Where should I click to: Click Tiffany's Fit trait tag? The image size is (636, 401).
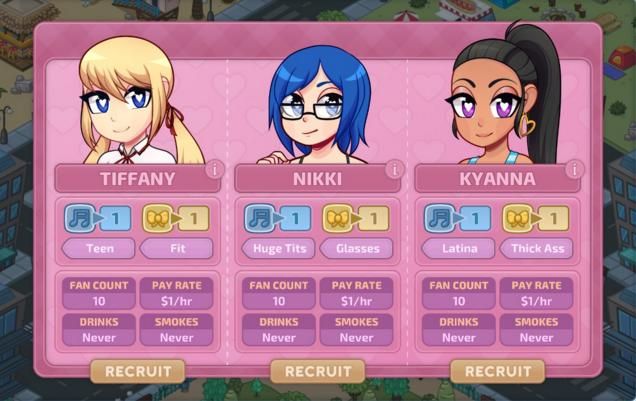pos(176,247)
